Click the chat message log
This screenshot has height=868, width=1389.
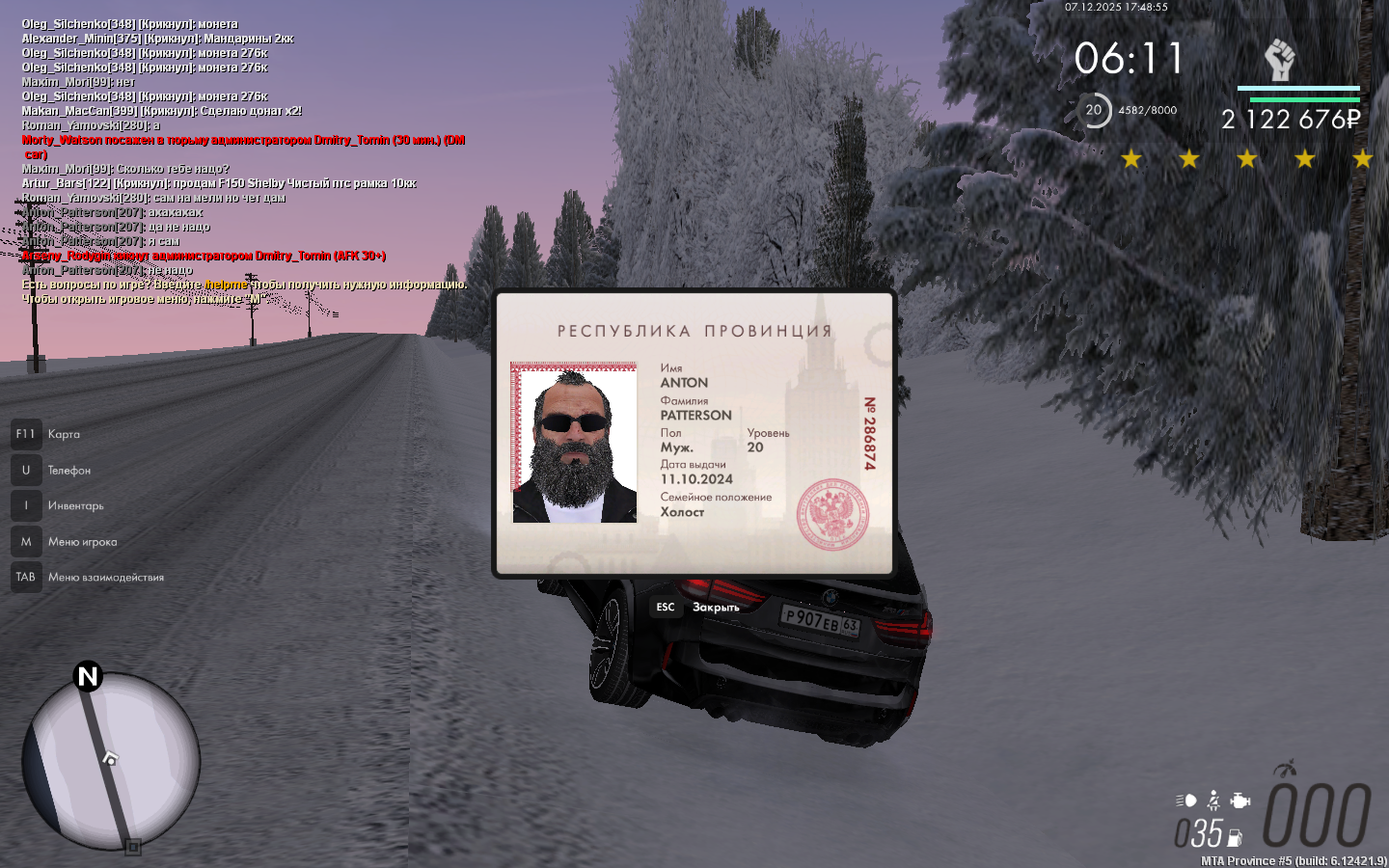coord(241,161)
